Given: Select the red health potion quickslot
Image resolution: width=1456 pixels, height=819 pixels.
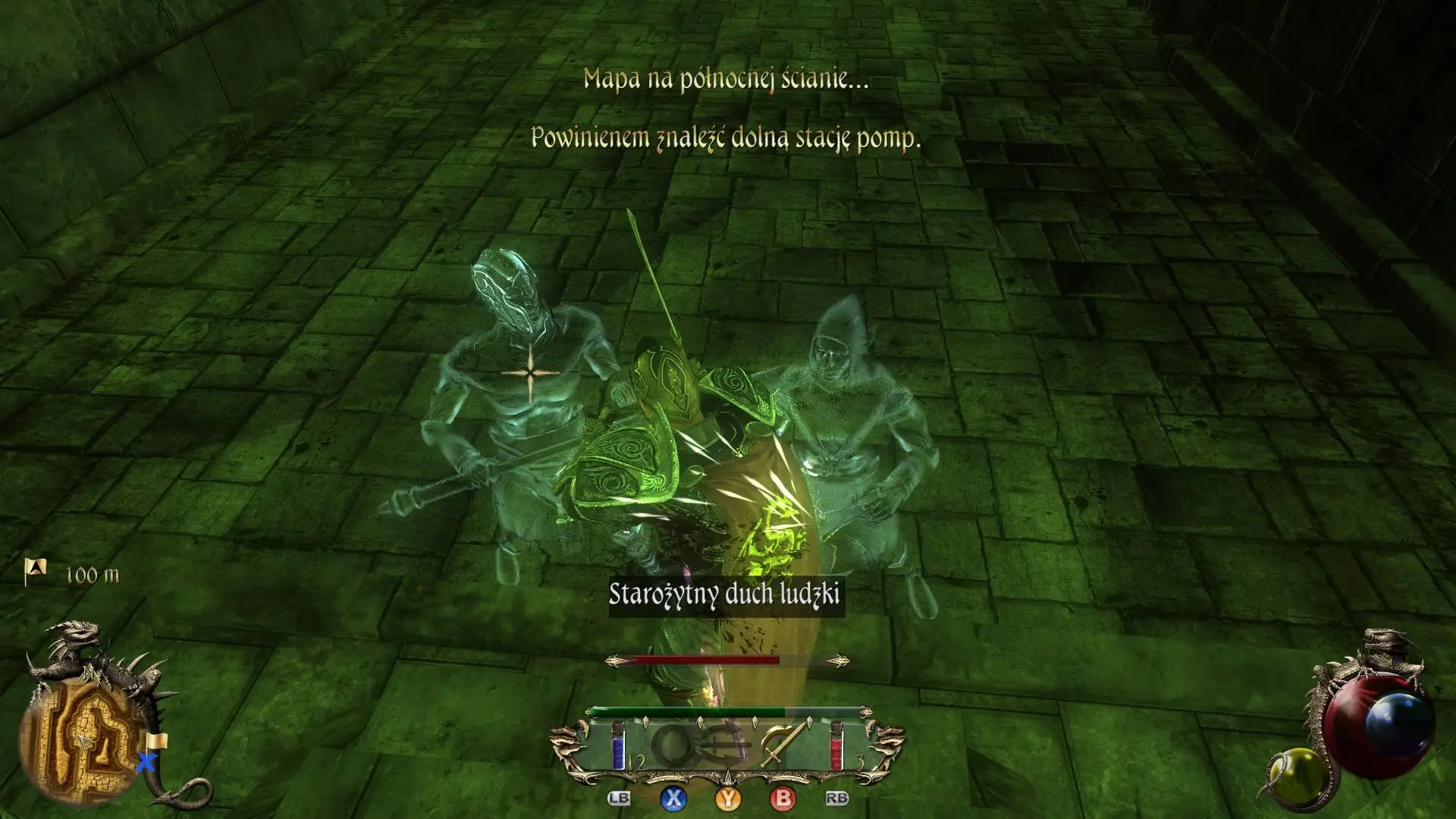Looking at the screenshot, I should click(836, 746).
